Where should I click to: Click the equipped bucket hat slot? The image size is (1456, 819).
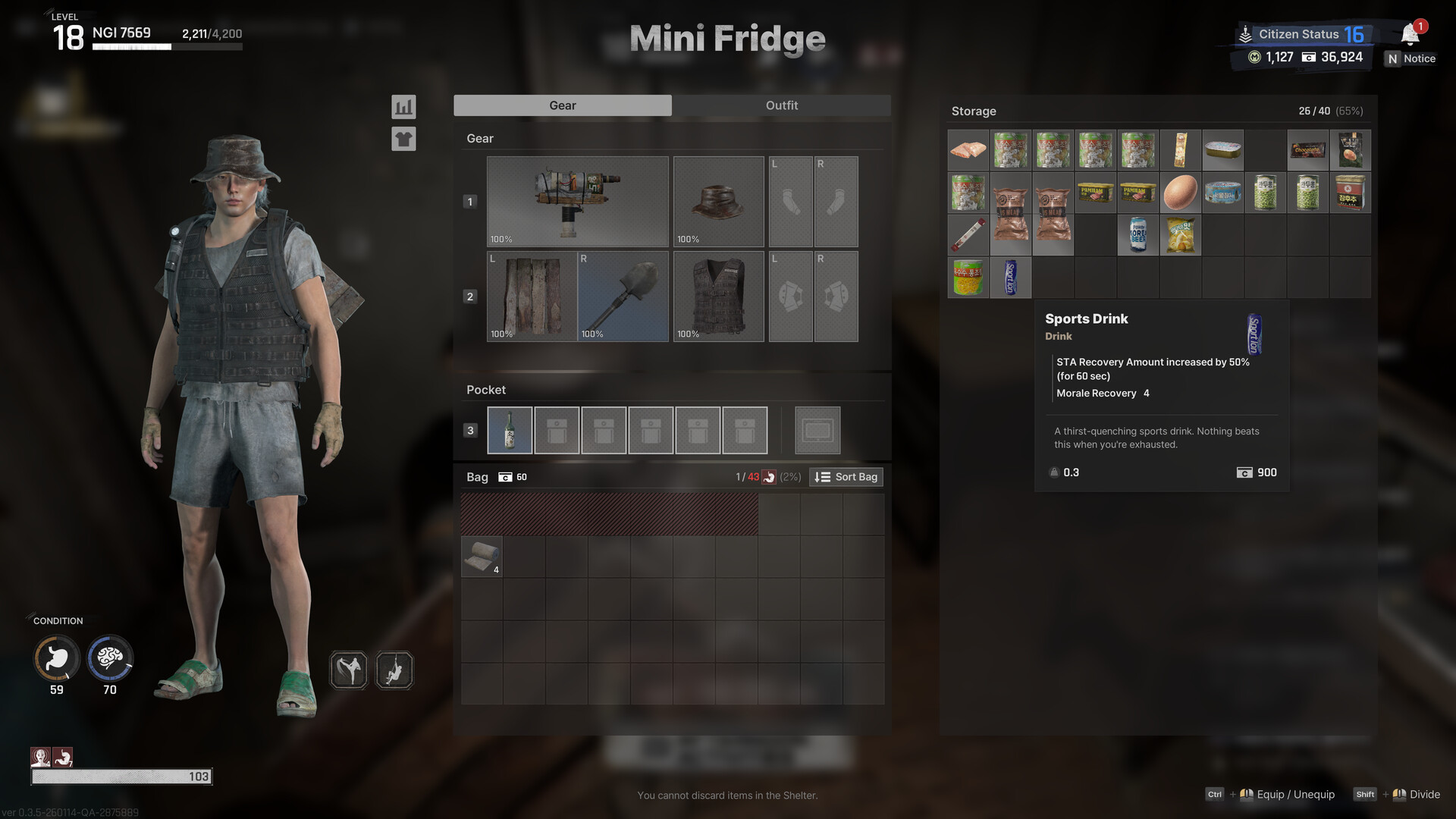[718, 202]
